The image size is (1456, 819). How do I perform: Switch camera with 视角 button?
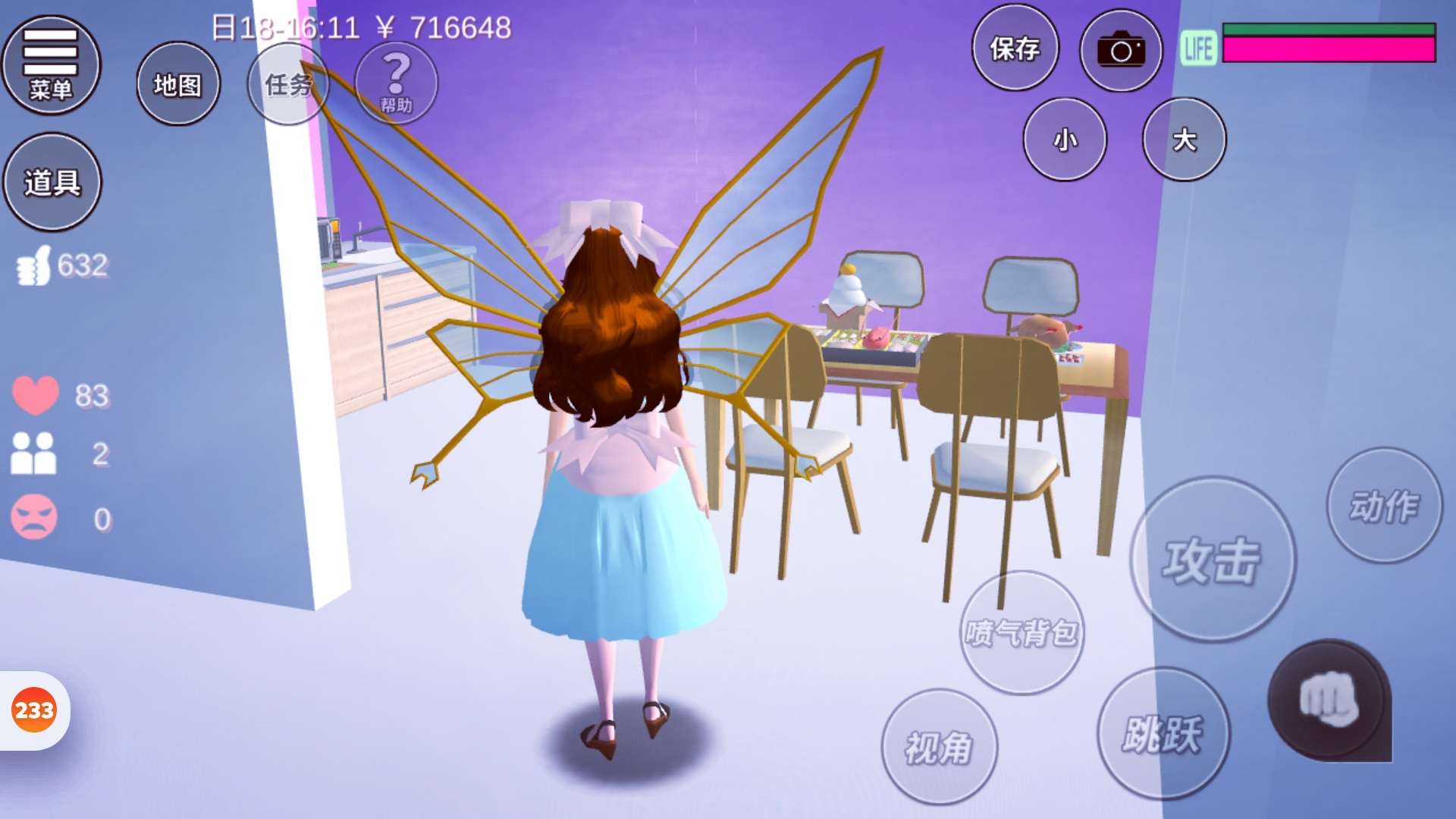(939, 747)
